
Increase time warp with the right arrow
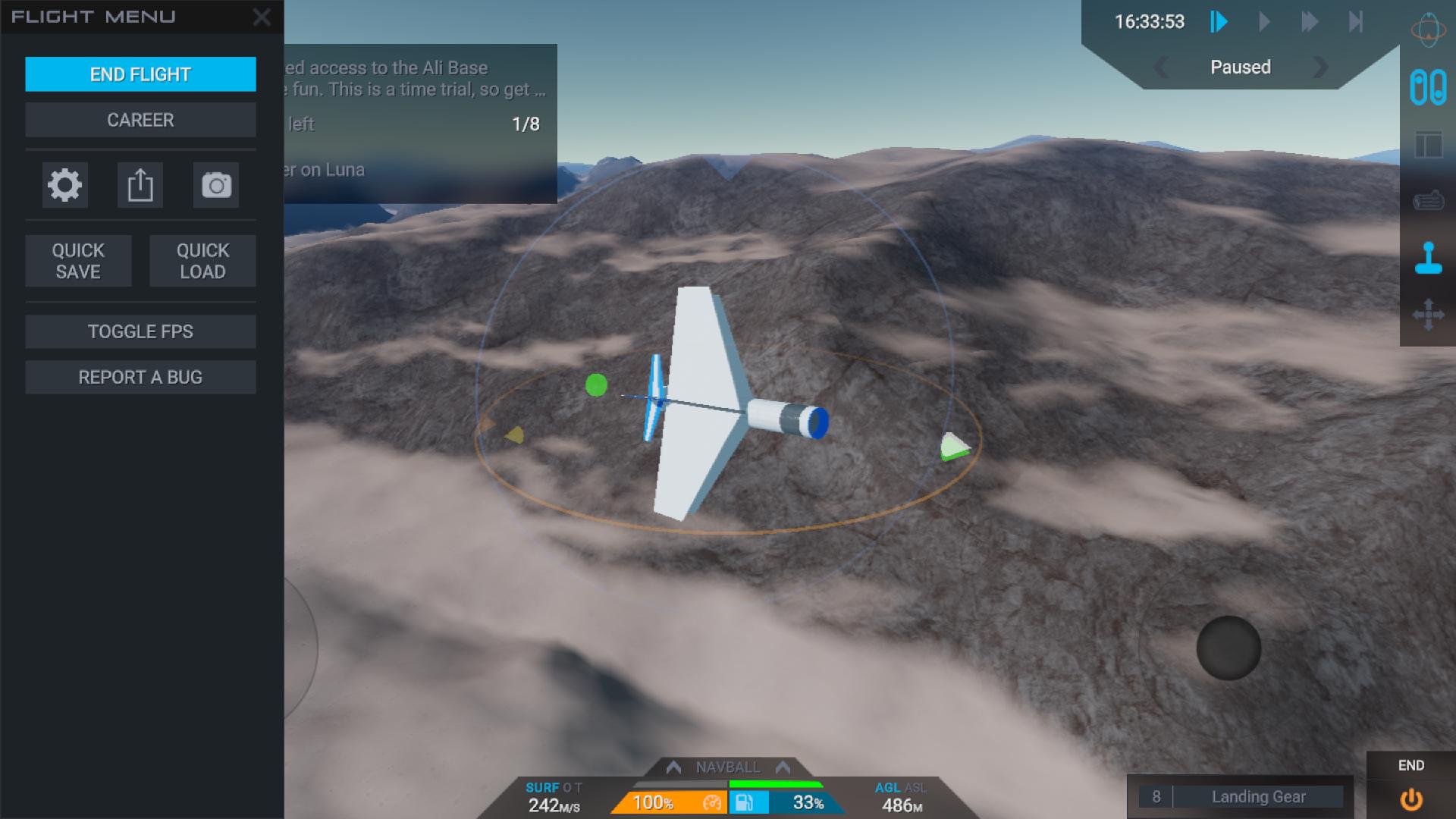pyautogui.click(x=1320, y=67)
